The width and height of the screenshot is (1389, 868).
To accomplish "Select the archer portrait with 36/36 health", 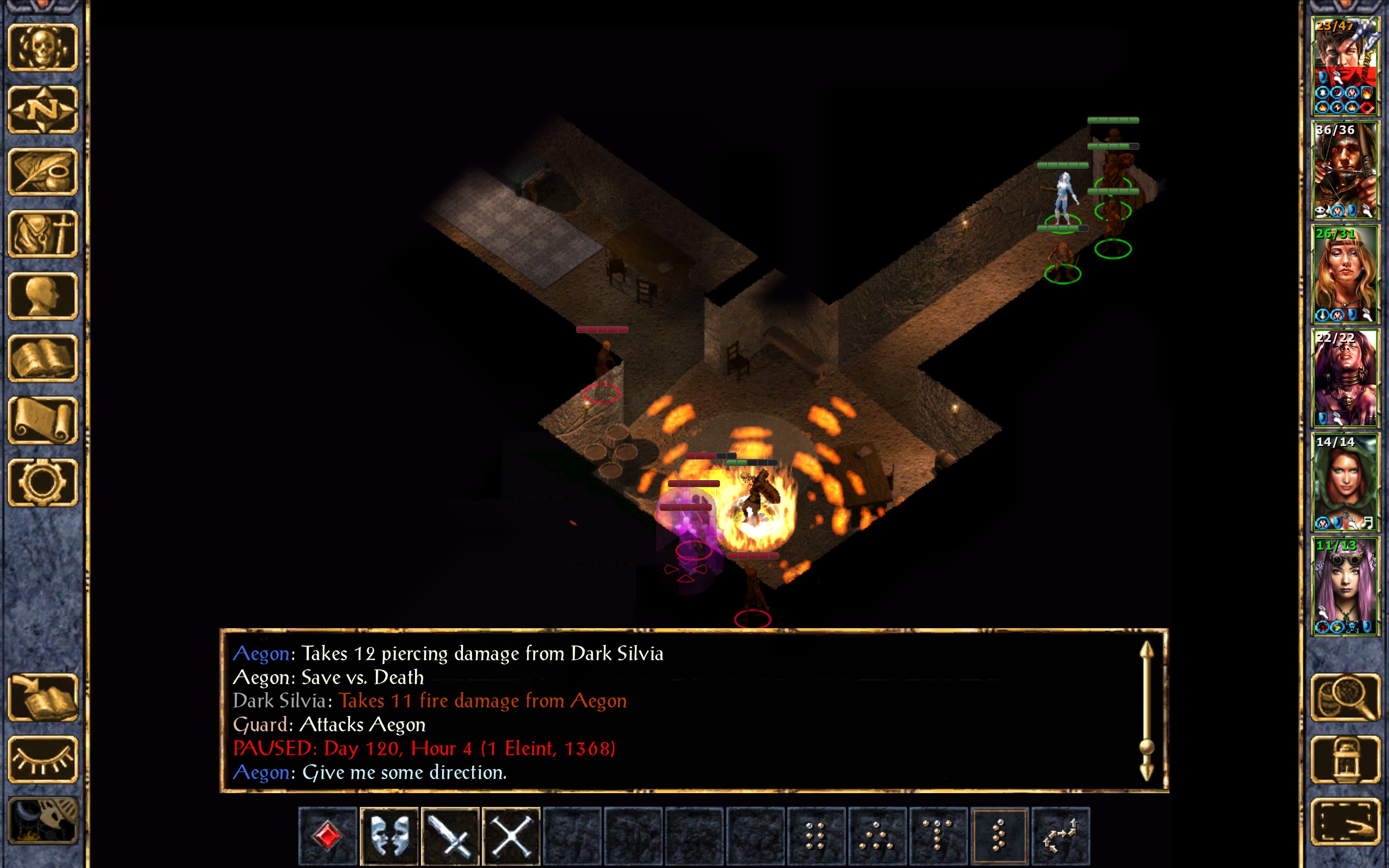I will tap(1345, 170).
